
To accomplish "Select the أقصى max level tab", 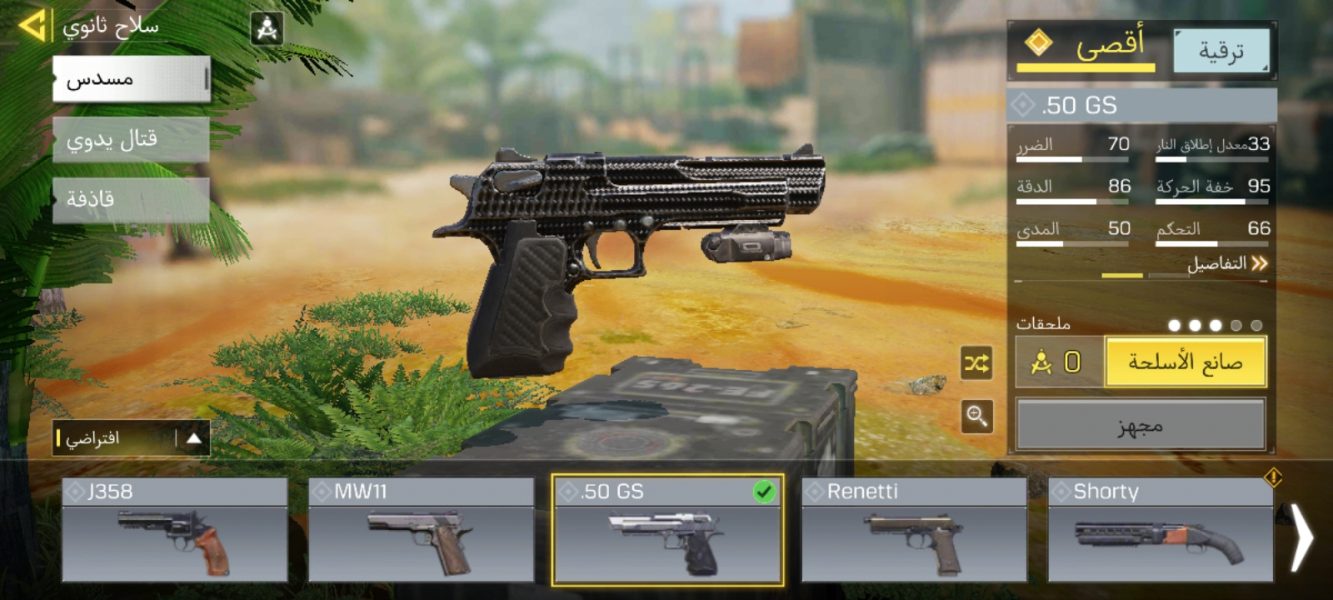I will 1086,48.
